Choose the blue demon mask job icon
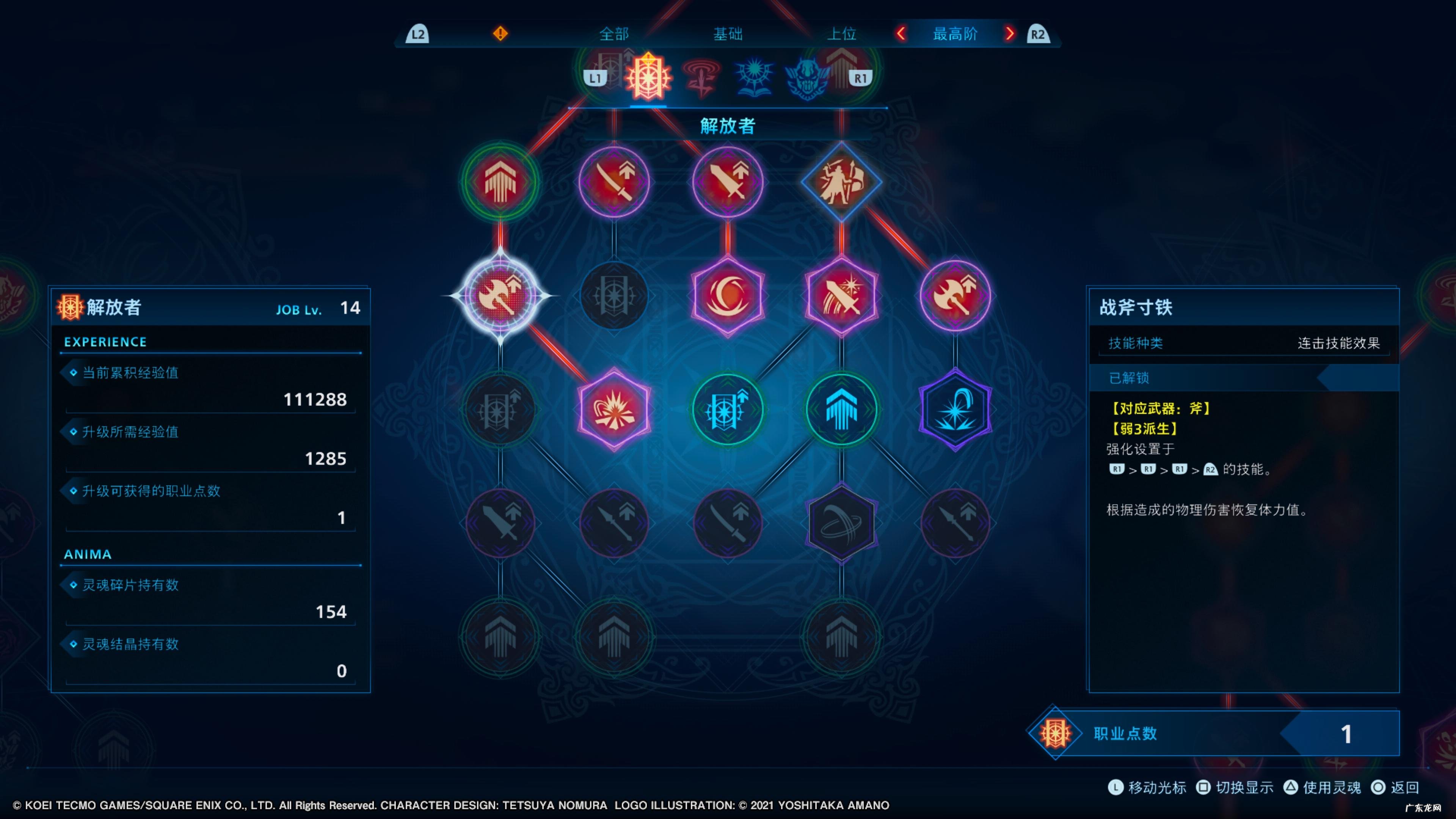This screenshot has width=1456, height=819. pyautogui.click(x=807, y=78)
